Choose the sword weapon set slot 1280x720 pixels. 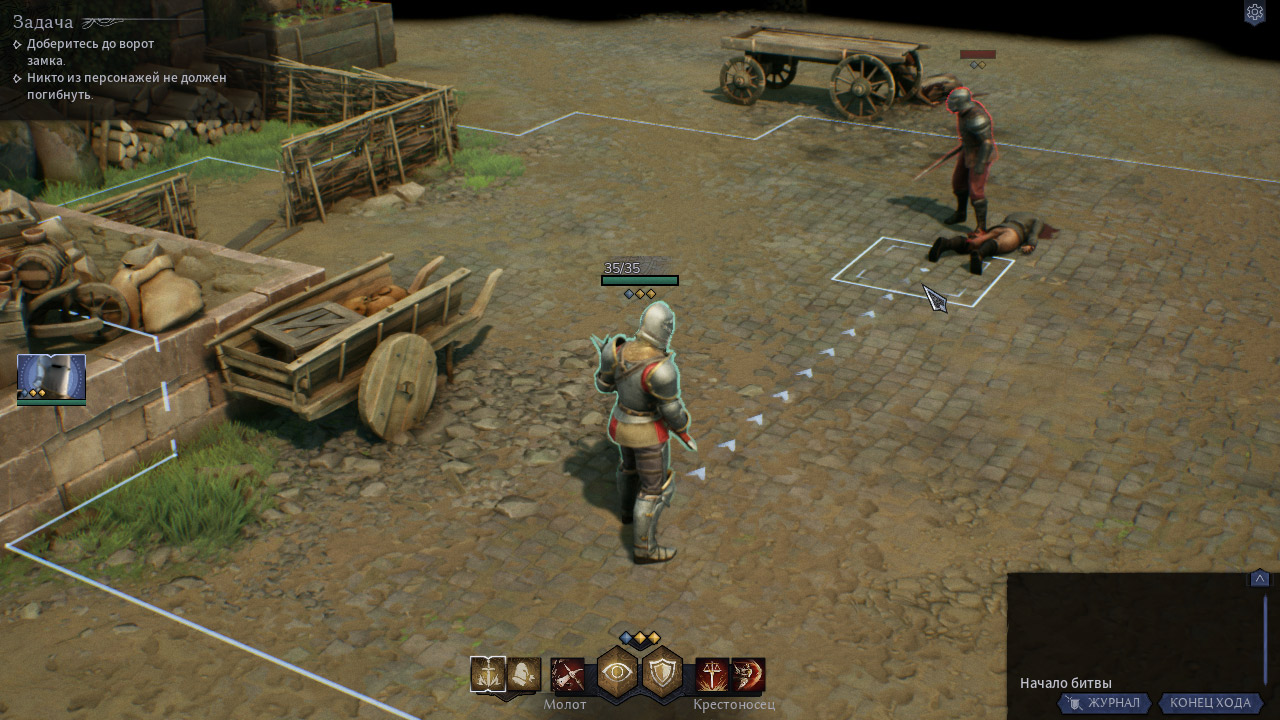coord(488,675)
